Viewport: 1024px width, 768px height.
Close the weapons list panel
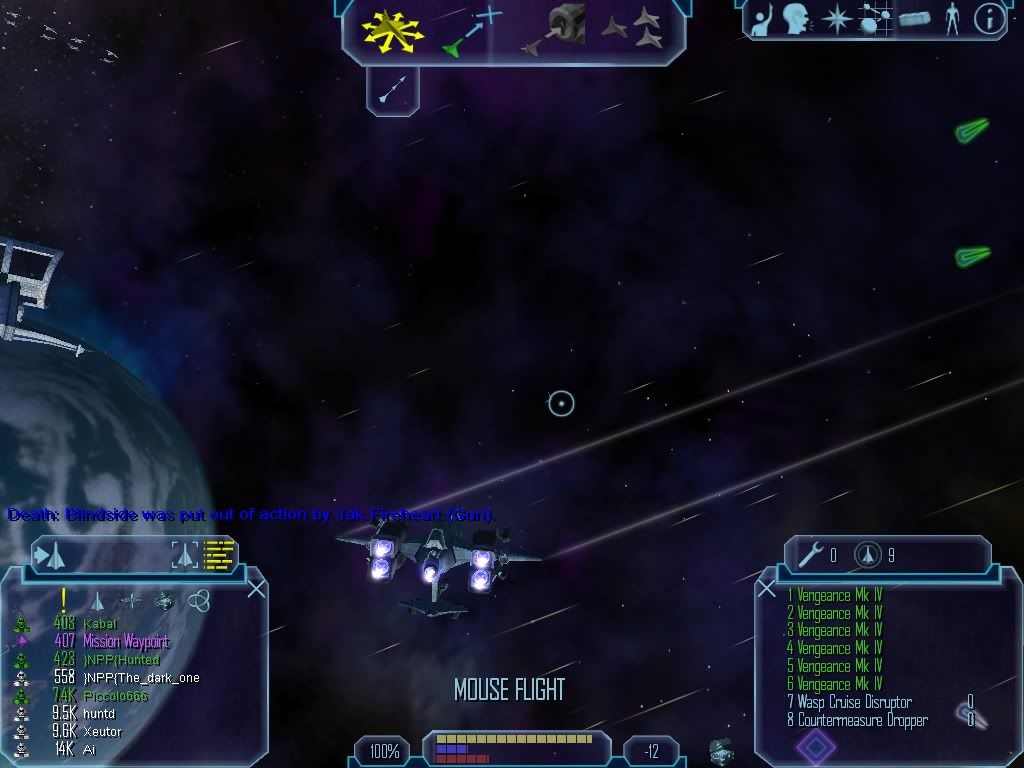tap(767, 589)
